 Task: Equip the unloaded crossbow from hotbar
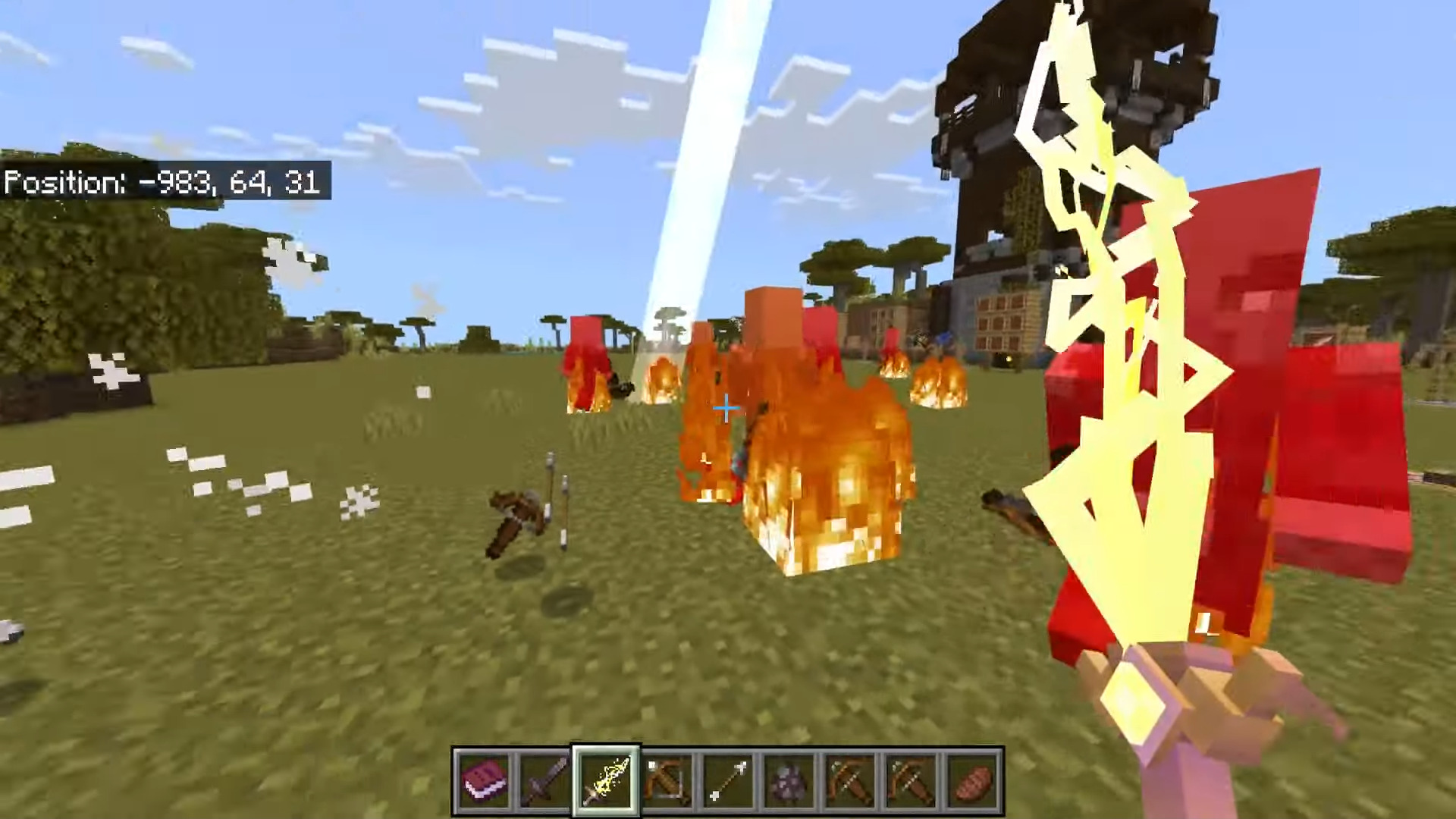(667, 781)
